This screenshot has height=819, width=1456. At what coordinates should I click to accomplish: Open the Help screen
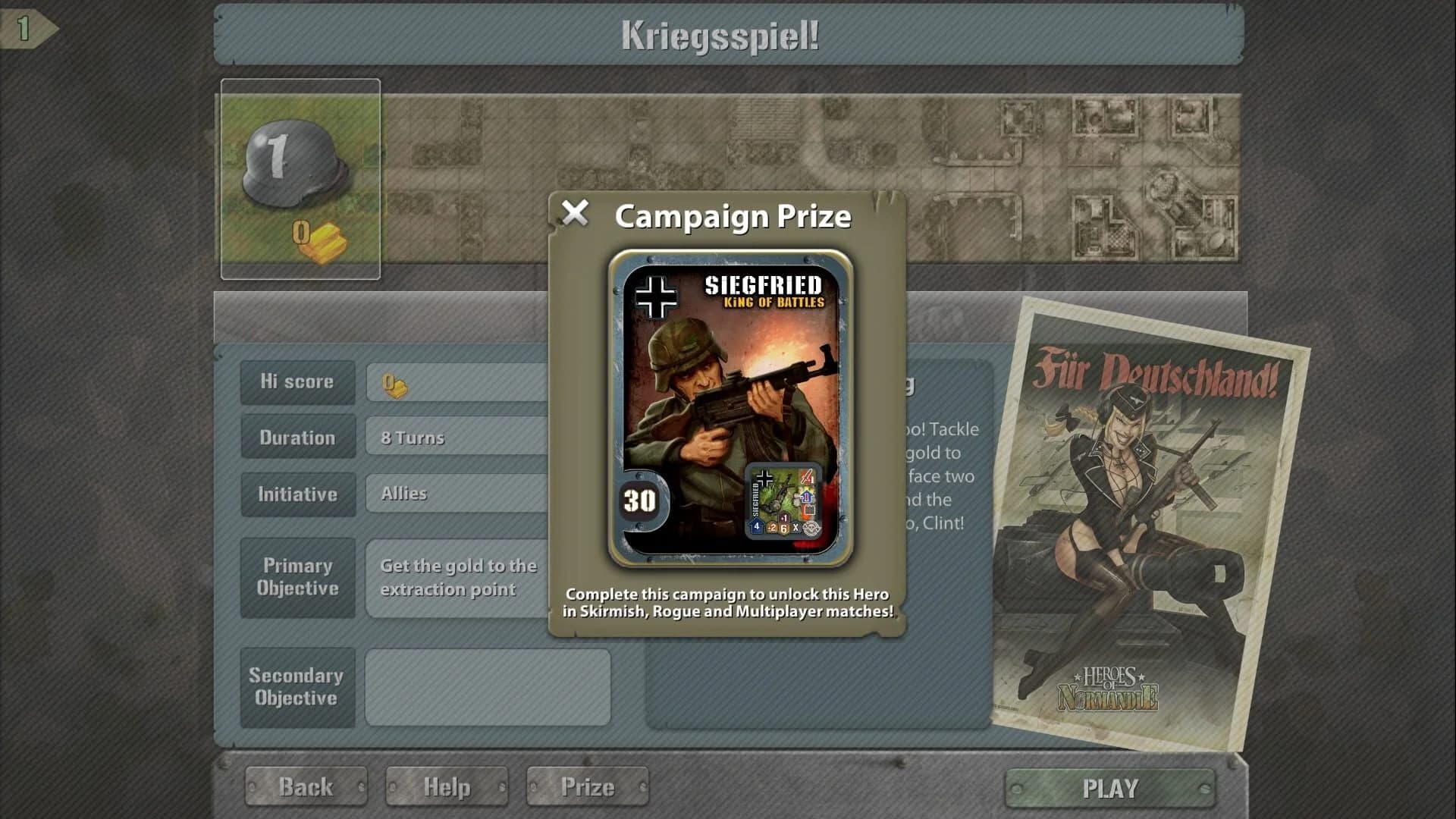tap(446, 786)
